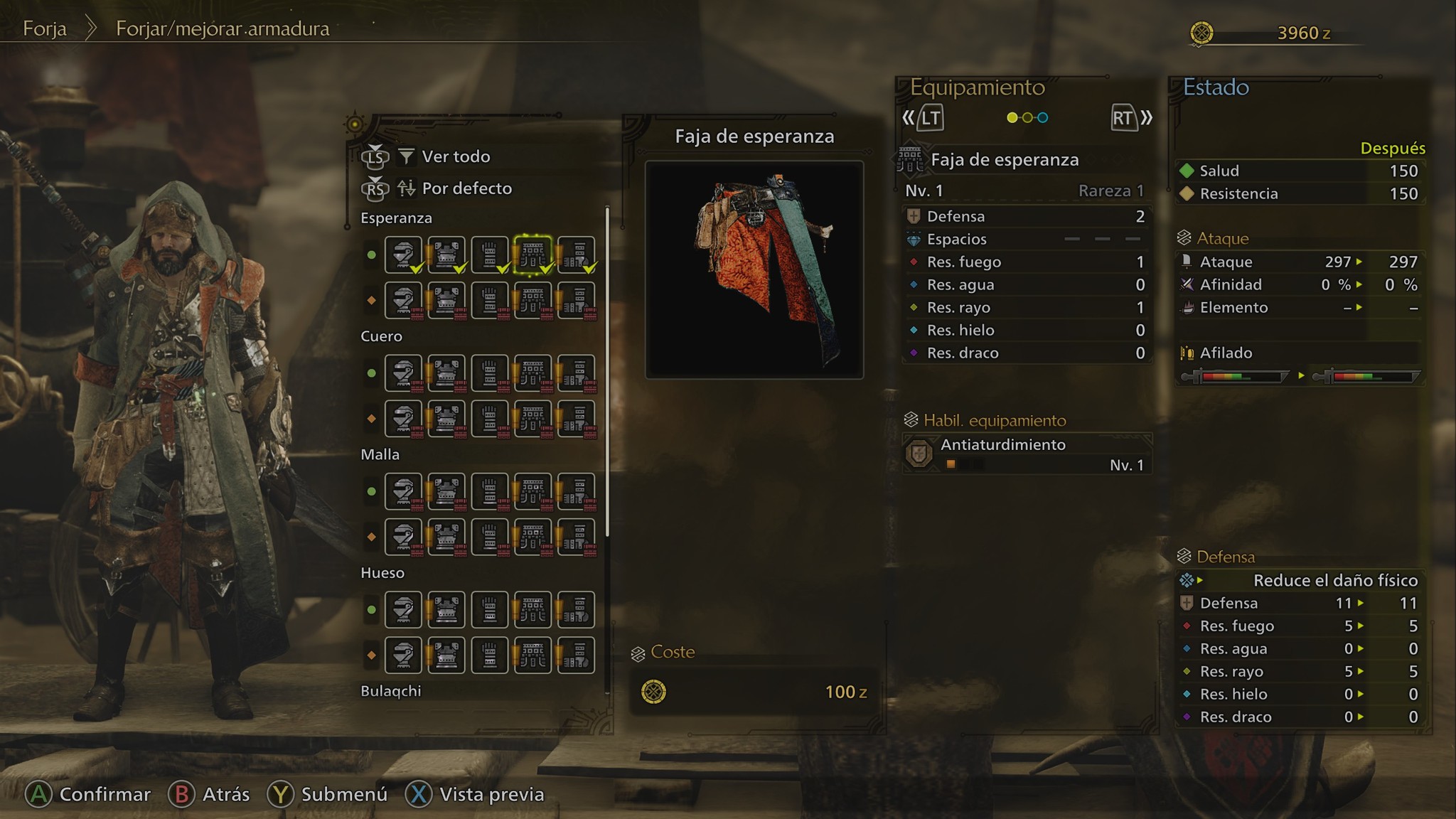Select the checked Esperanza helmet icon
The height and width of the screenshot is (819, 1456).
(403, 255)
